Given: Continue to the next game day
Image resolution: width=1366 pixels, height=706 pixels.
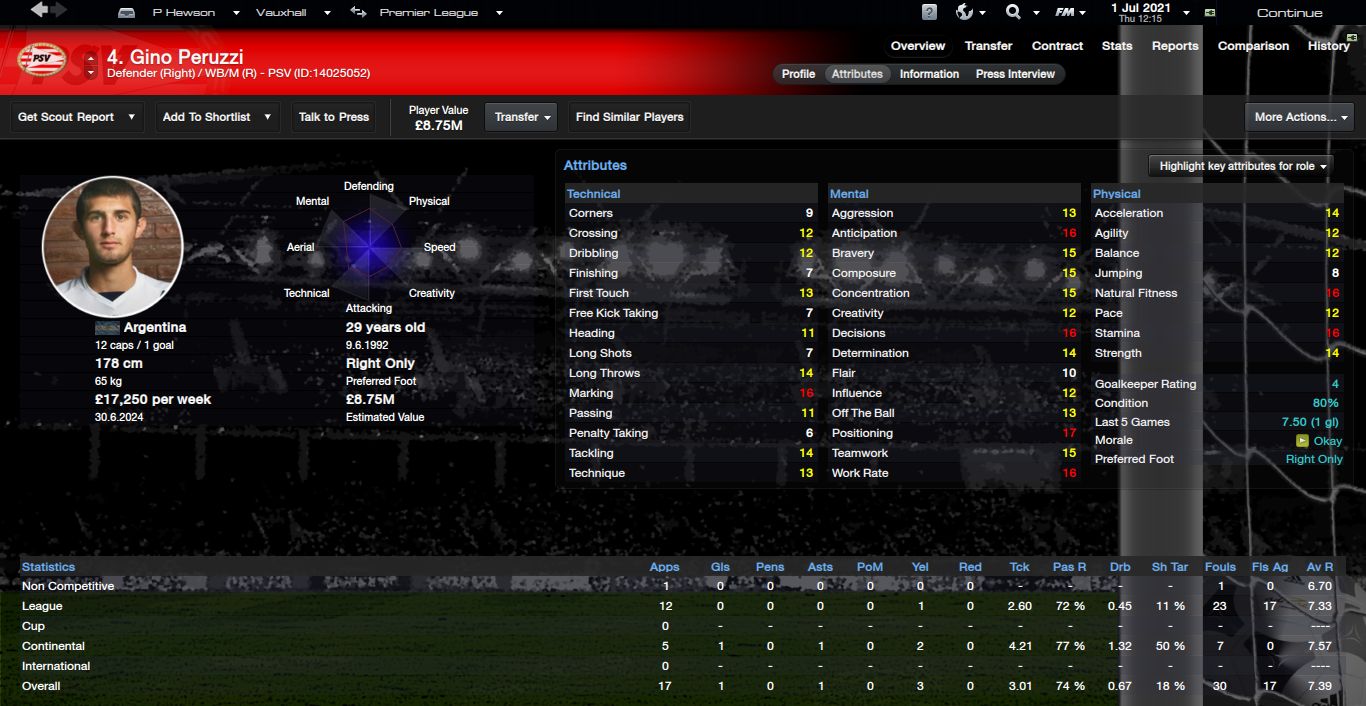Looking at the screenshot, I should tap(1289, 13).
